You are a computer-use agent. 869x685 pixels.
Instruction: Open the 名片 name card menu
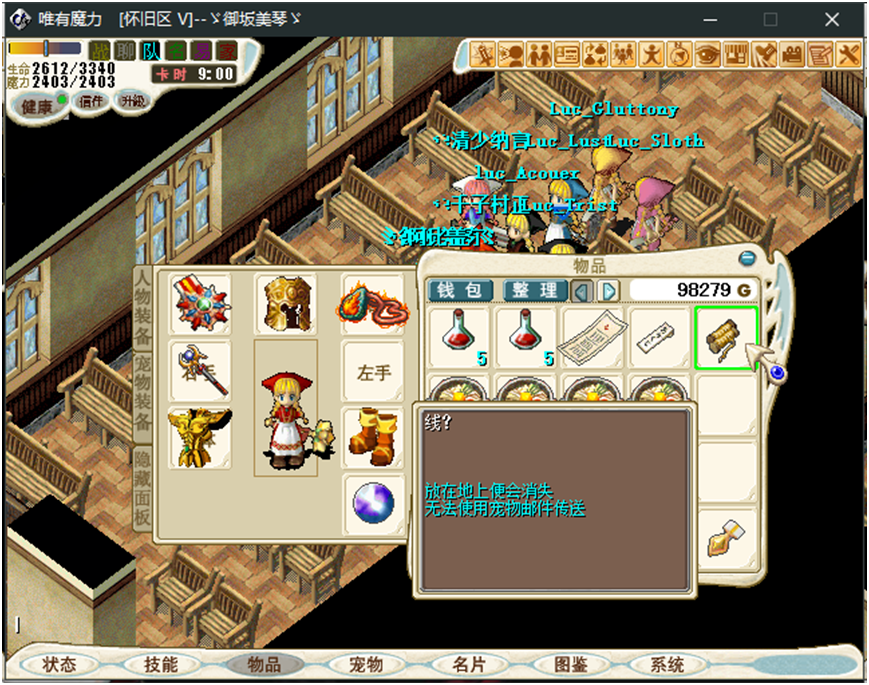pos(469,664)
